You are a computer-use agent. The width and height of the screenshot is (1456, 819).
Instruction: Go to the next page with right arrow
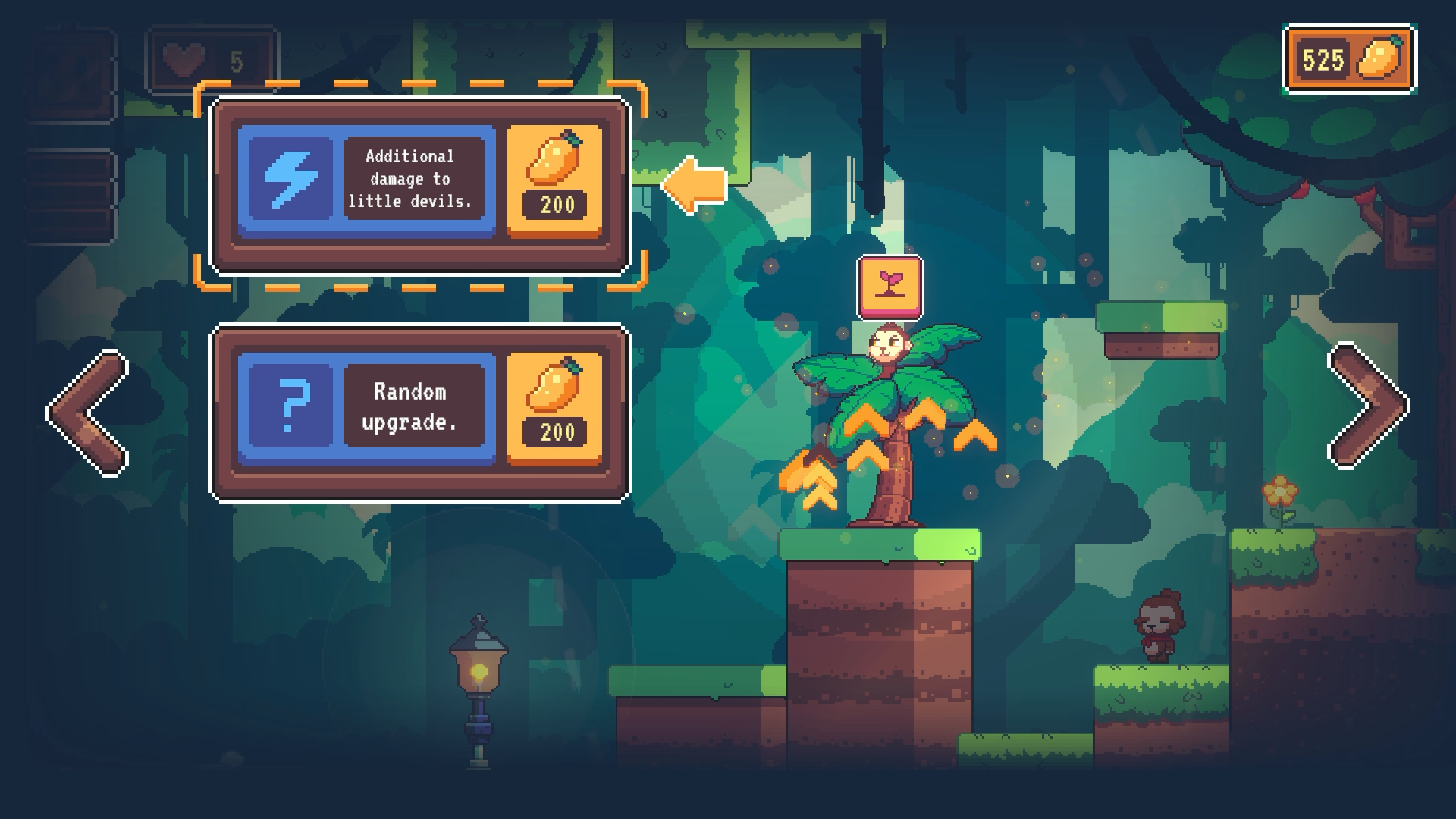point(1368,406)
